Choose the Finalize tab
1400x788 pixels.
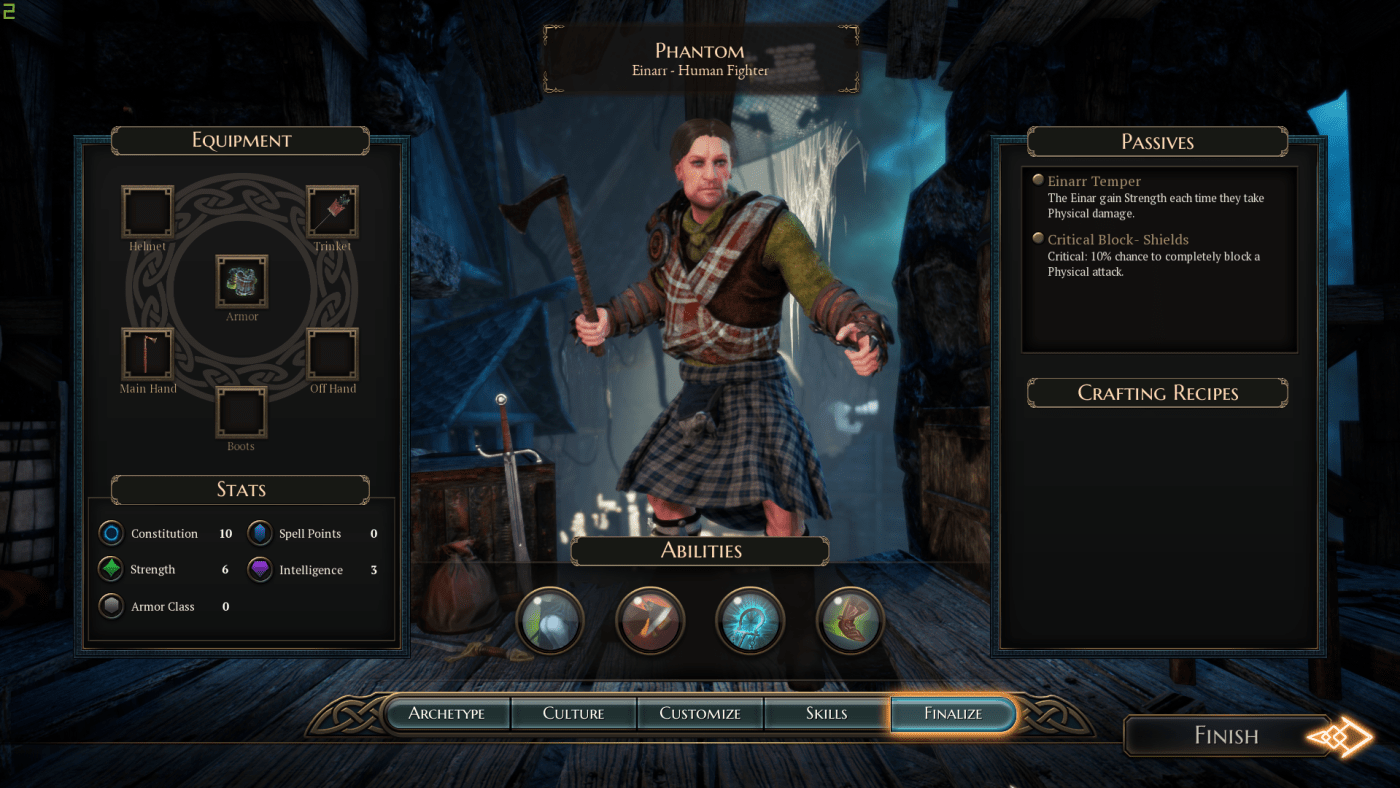(952, 714)
